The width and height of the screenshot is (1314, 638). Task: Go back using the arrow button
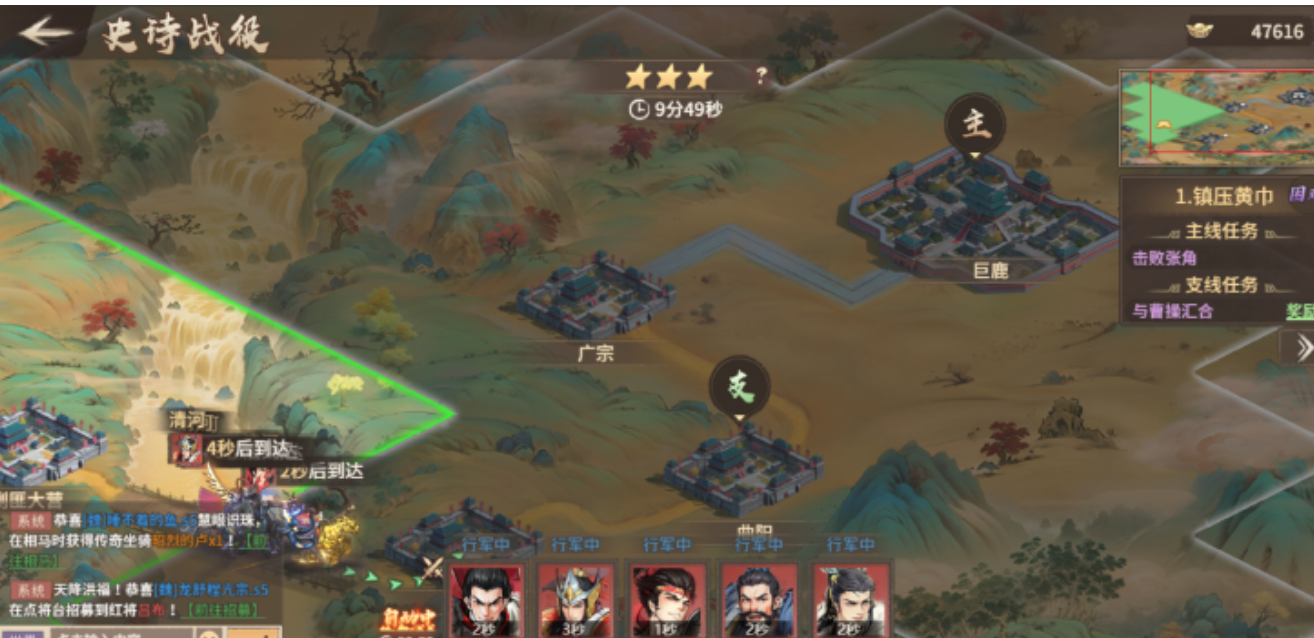coord(45,33)
